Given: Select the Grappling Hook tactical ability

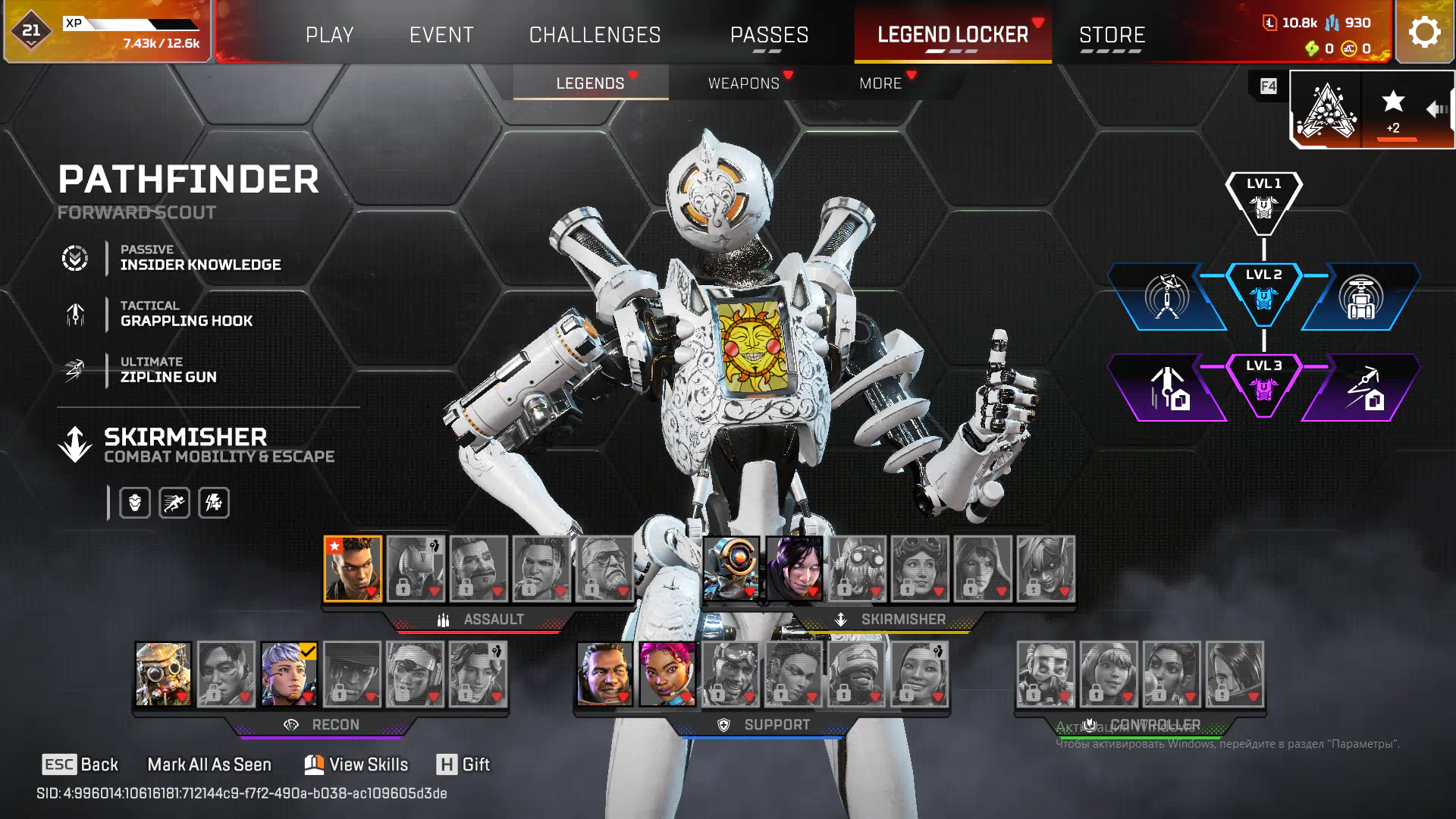Looking at the screenshot, I should (x=186, y=314).
